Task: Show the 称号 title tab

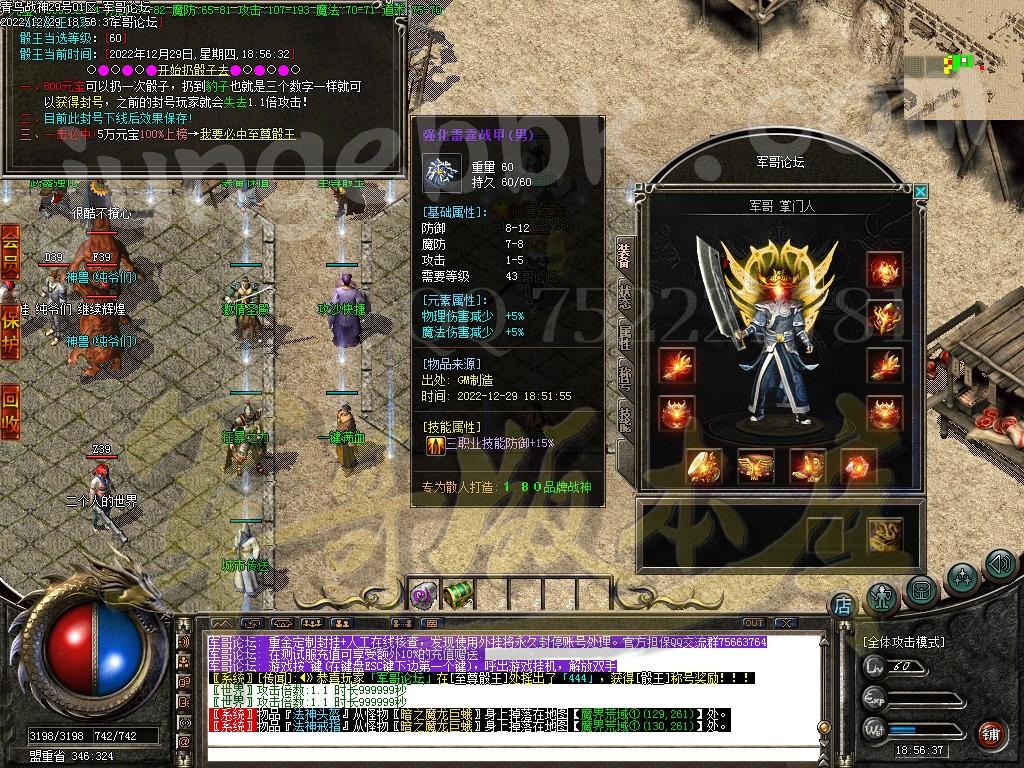Action: pos(625,376)
